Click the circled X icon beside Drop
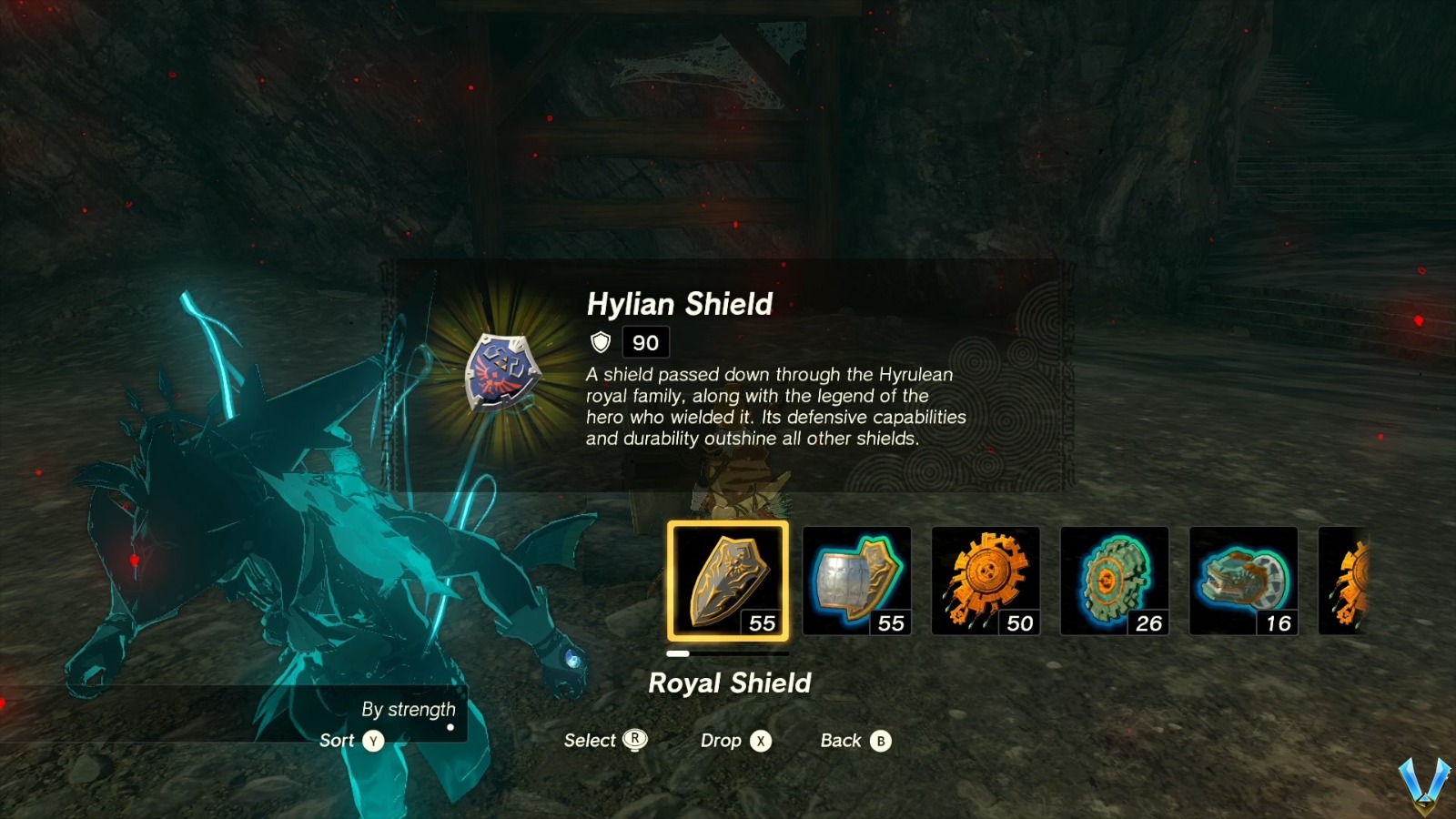This screenshot has width=1456, height=819. coord(761,741)
